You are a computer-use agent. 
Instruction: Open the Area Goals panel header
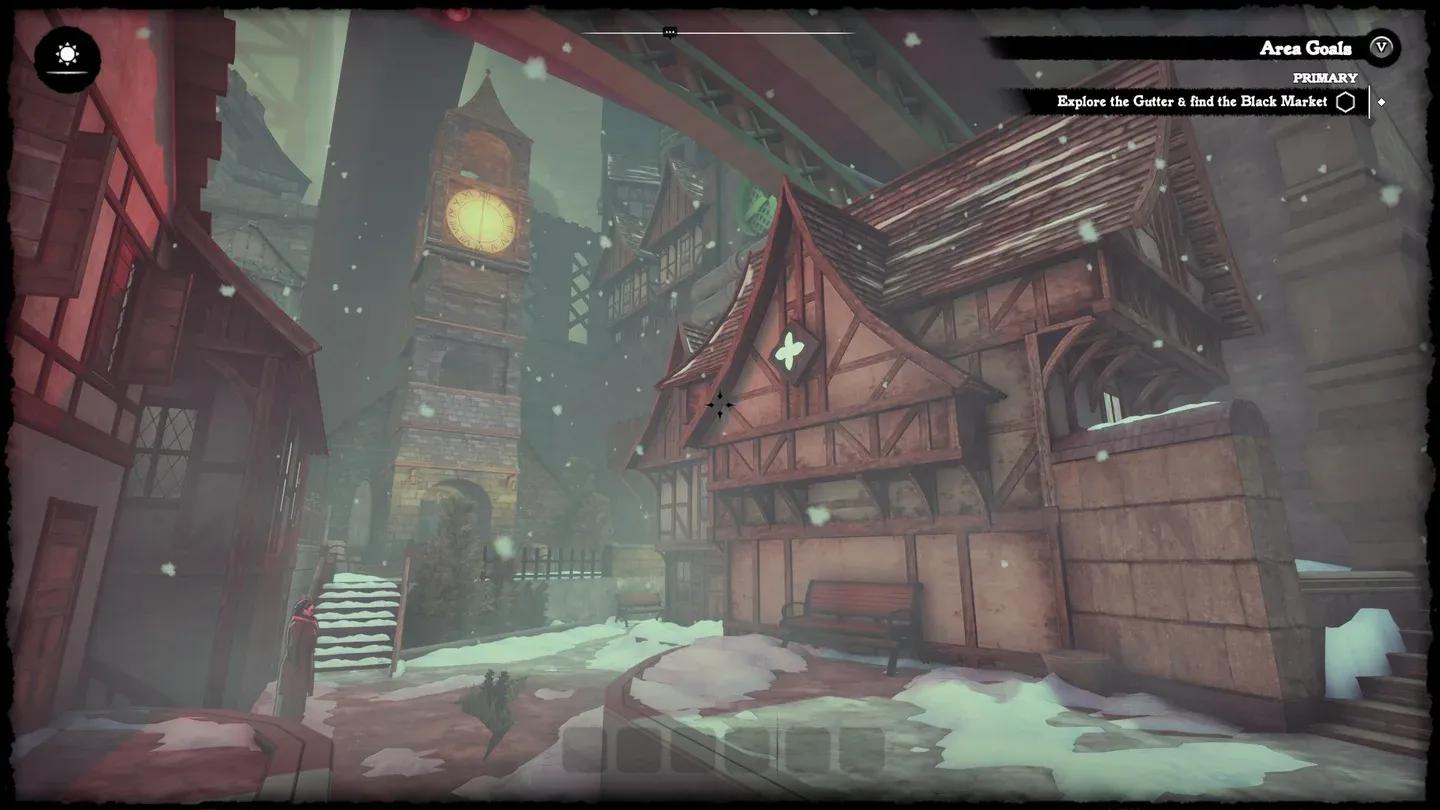(x=1304, y=48)
